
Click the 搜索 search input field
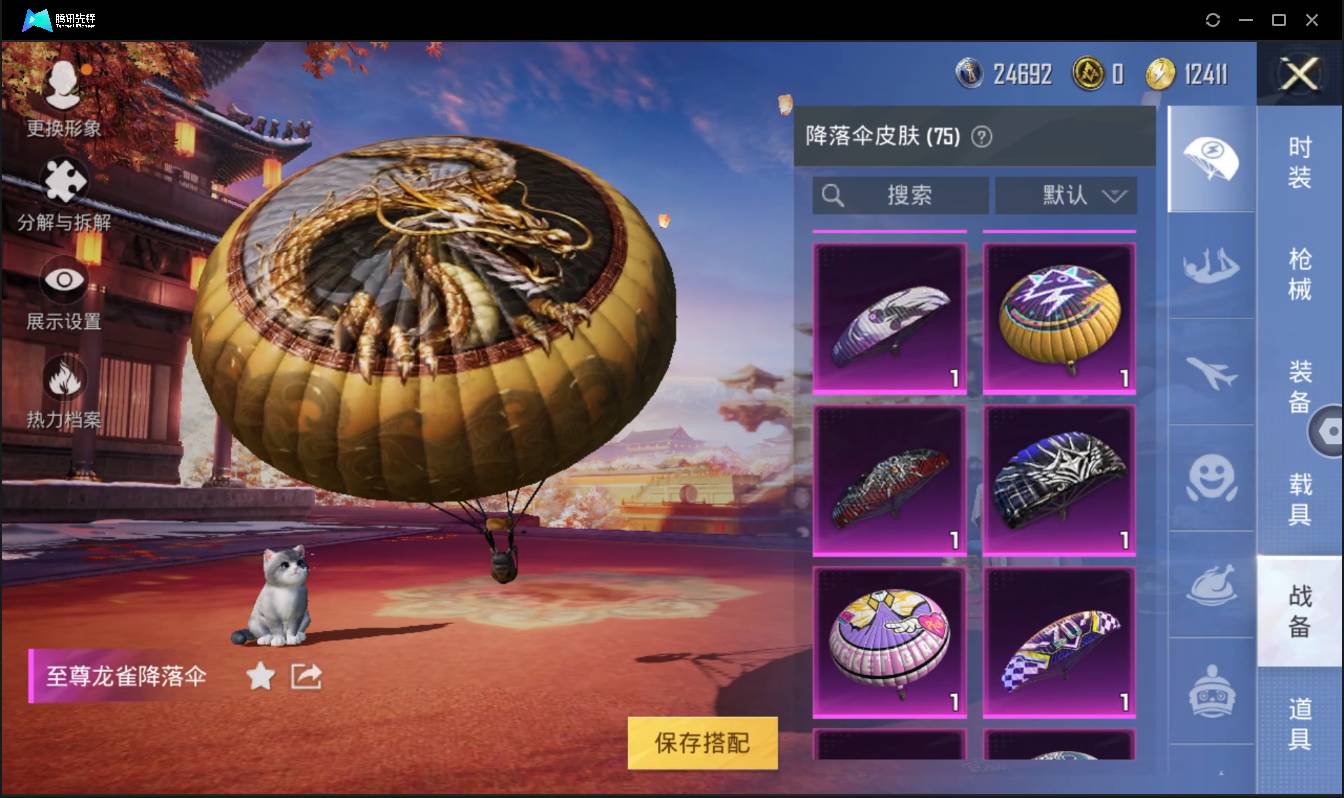(x=898, y=195)
